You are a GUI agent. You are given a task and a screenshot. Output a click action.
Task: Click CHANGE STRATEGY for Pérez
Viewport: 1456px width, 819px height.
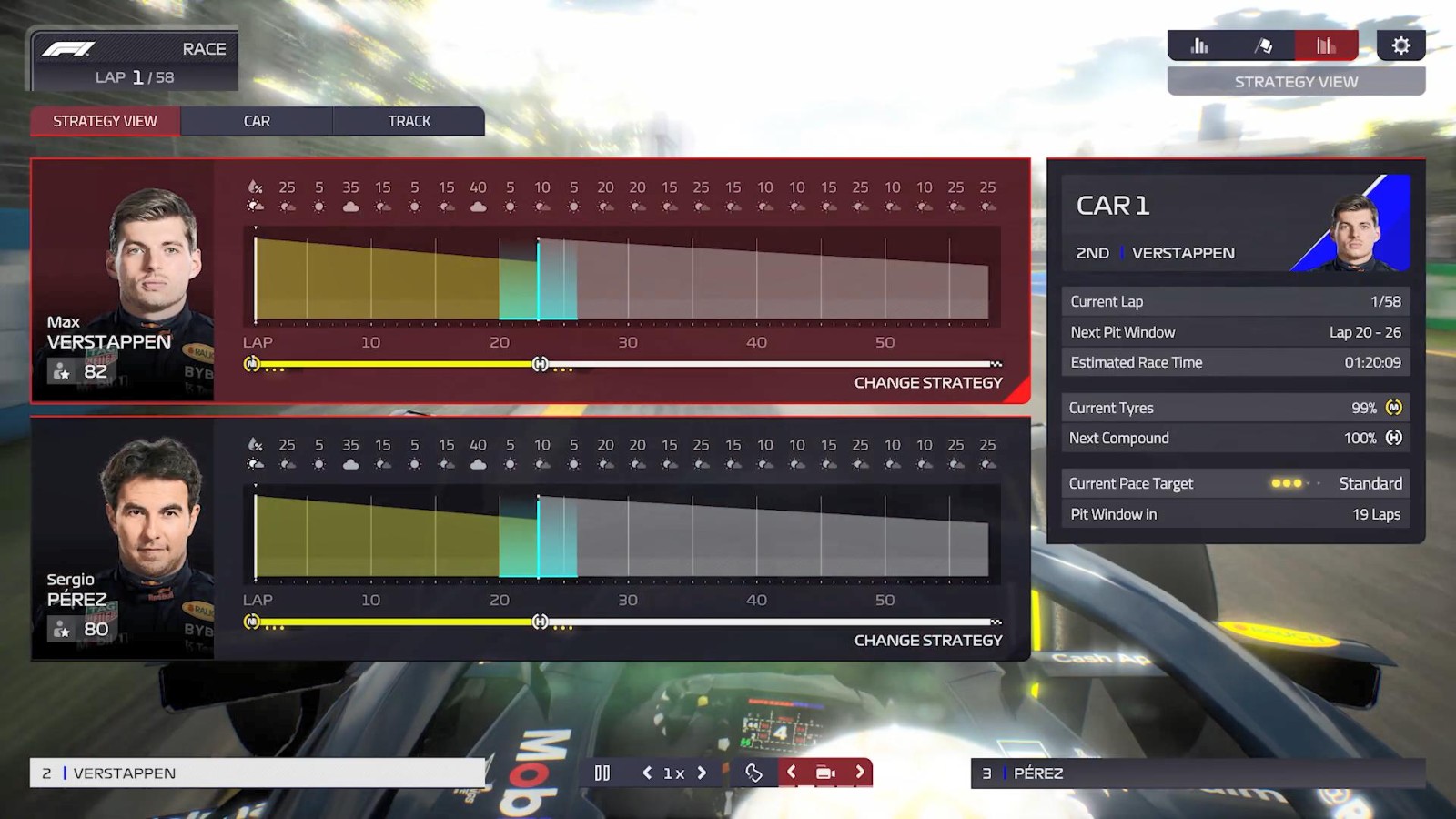pyautogui.click(x=928, y=641)
